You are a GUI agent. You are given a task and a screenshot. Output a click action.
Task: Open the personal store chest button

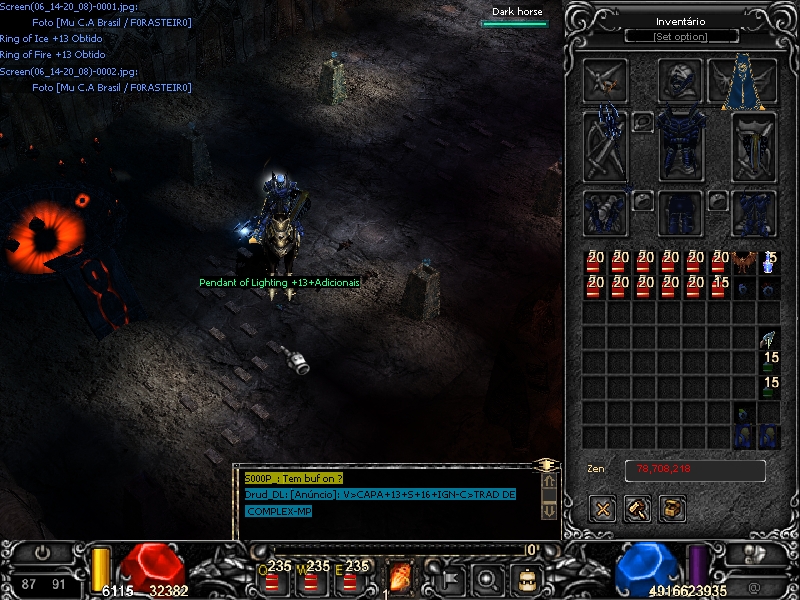(673, 508)
